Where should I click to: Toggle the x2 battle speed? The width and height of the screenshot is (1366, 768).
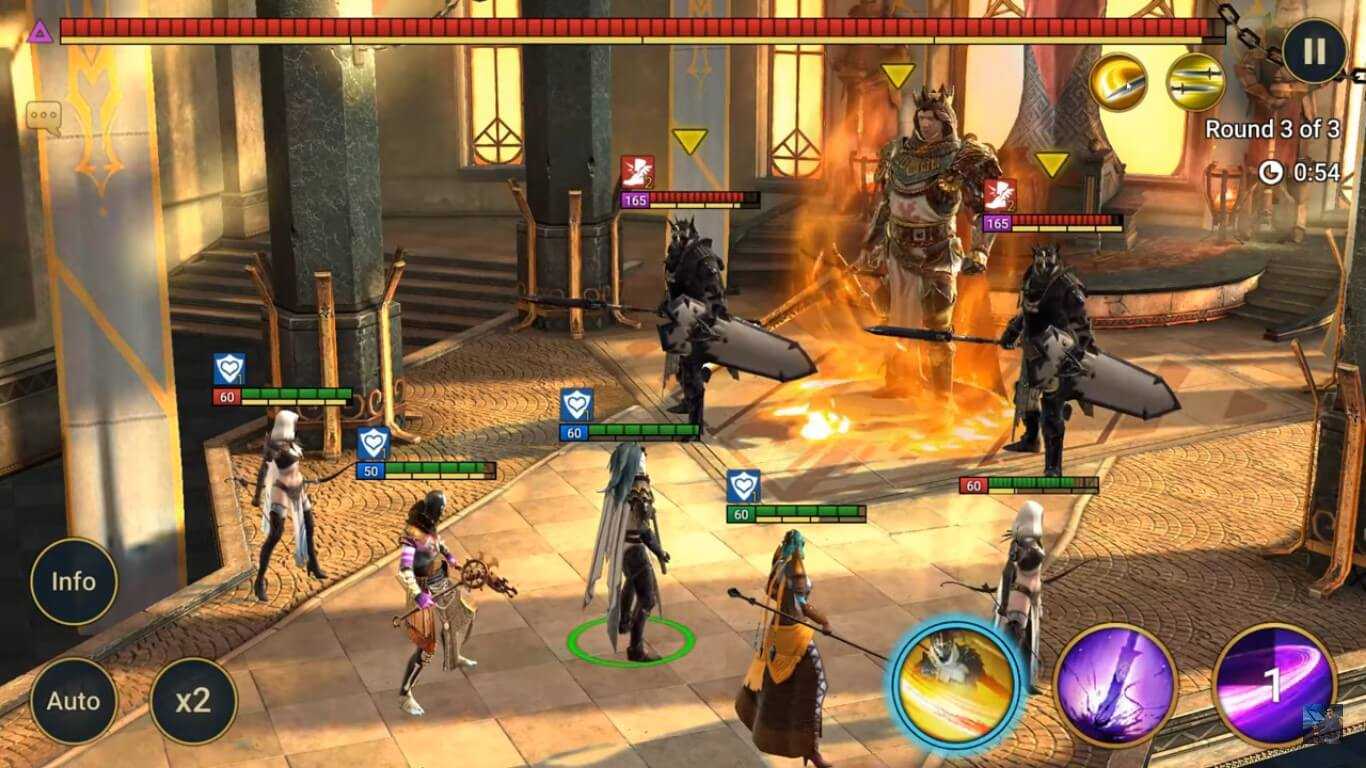tap(192, 700)
